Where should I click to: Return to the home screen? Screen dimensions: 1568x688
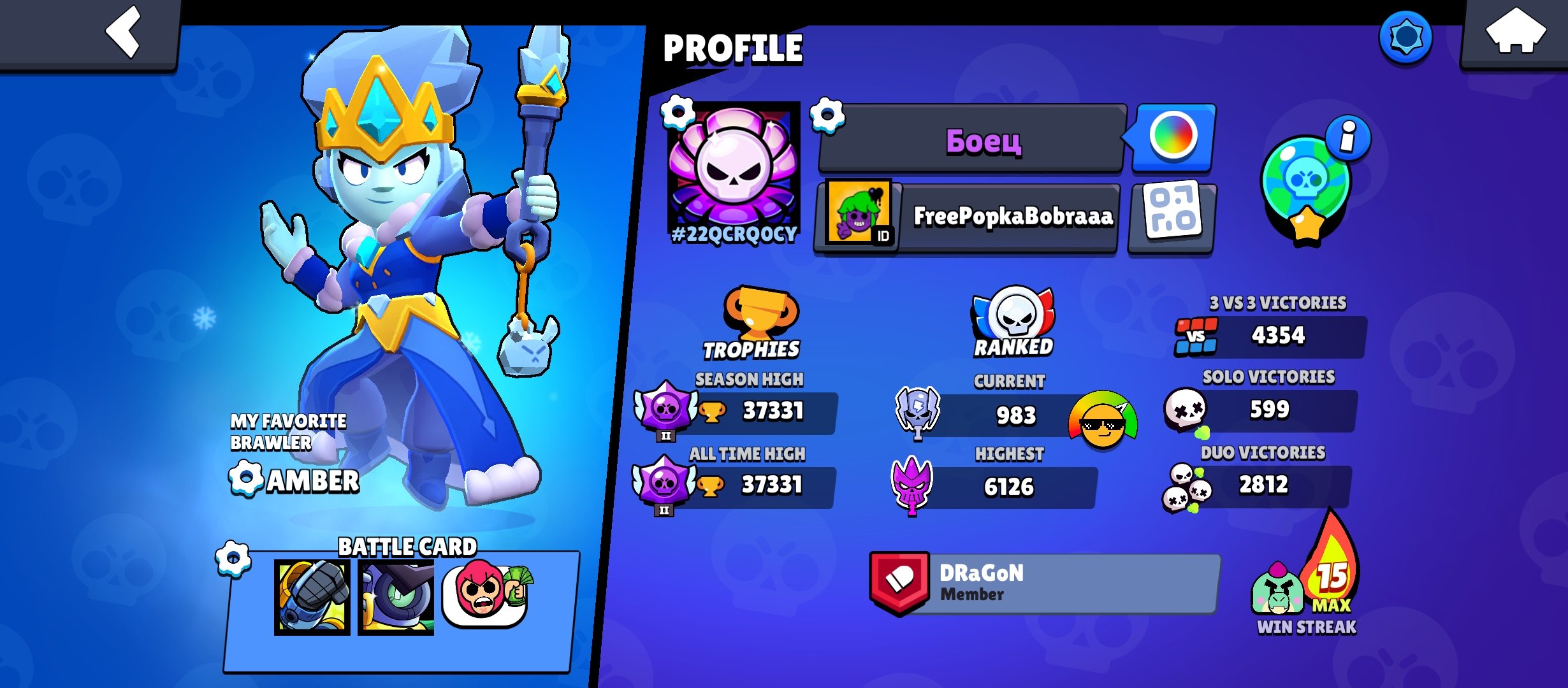[x=1515, y=33]
